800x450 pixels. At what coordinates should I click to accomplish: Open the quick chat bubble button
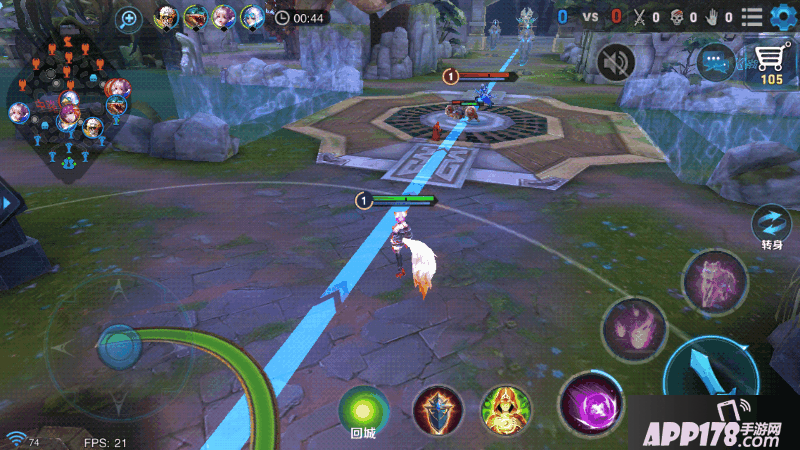(716, 63)
